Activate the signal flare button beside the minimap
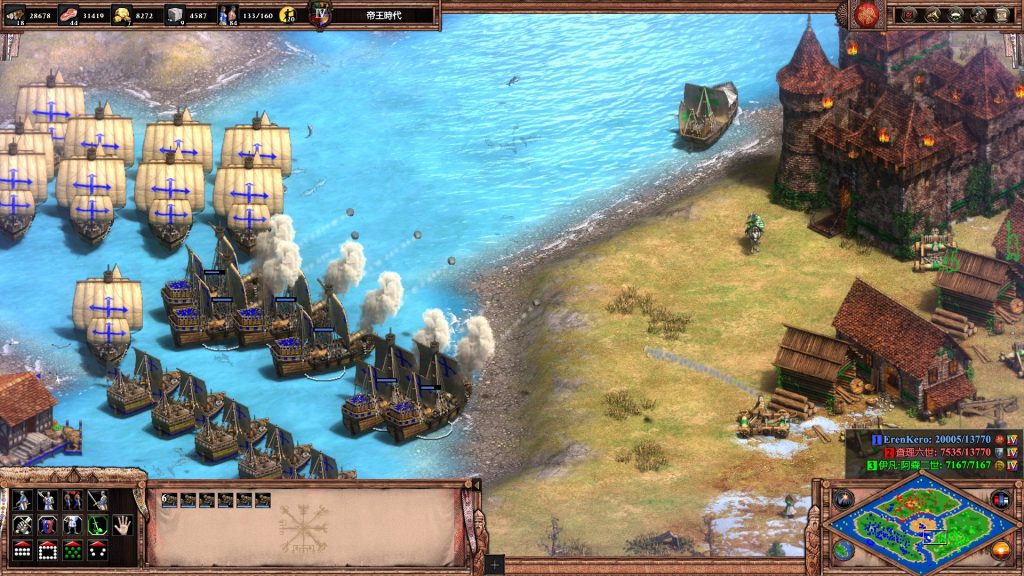The image size is (1024, 576). coord(844,498)
